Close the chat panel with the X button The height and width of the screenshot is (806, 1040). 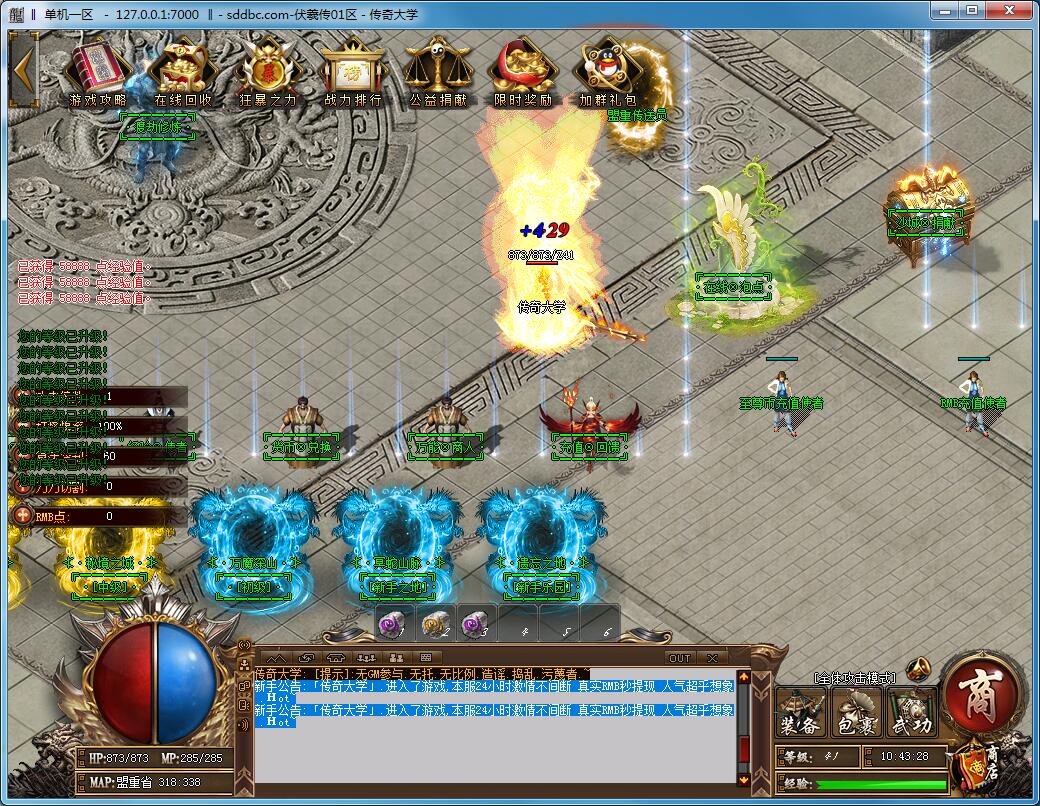tap(711, 658)
